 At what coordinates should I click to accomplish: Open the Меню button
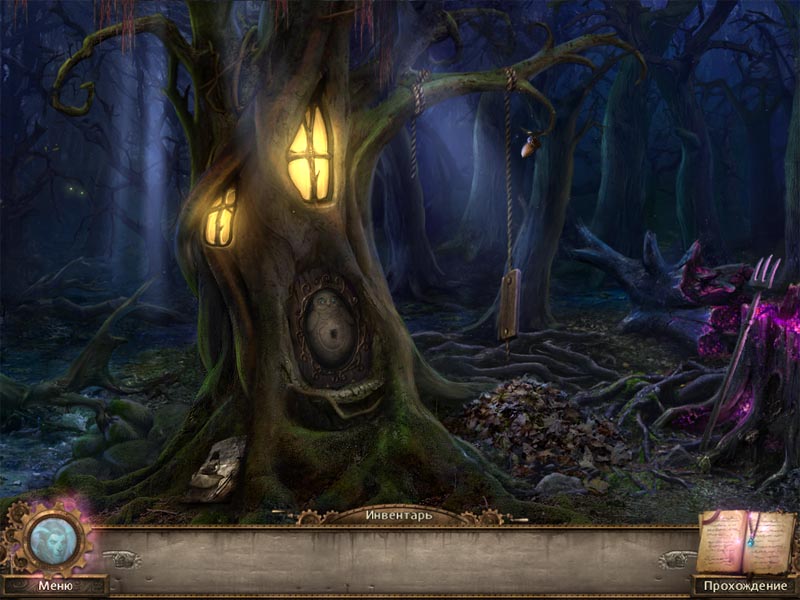(x=55, y=586)
